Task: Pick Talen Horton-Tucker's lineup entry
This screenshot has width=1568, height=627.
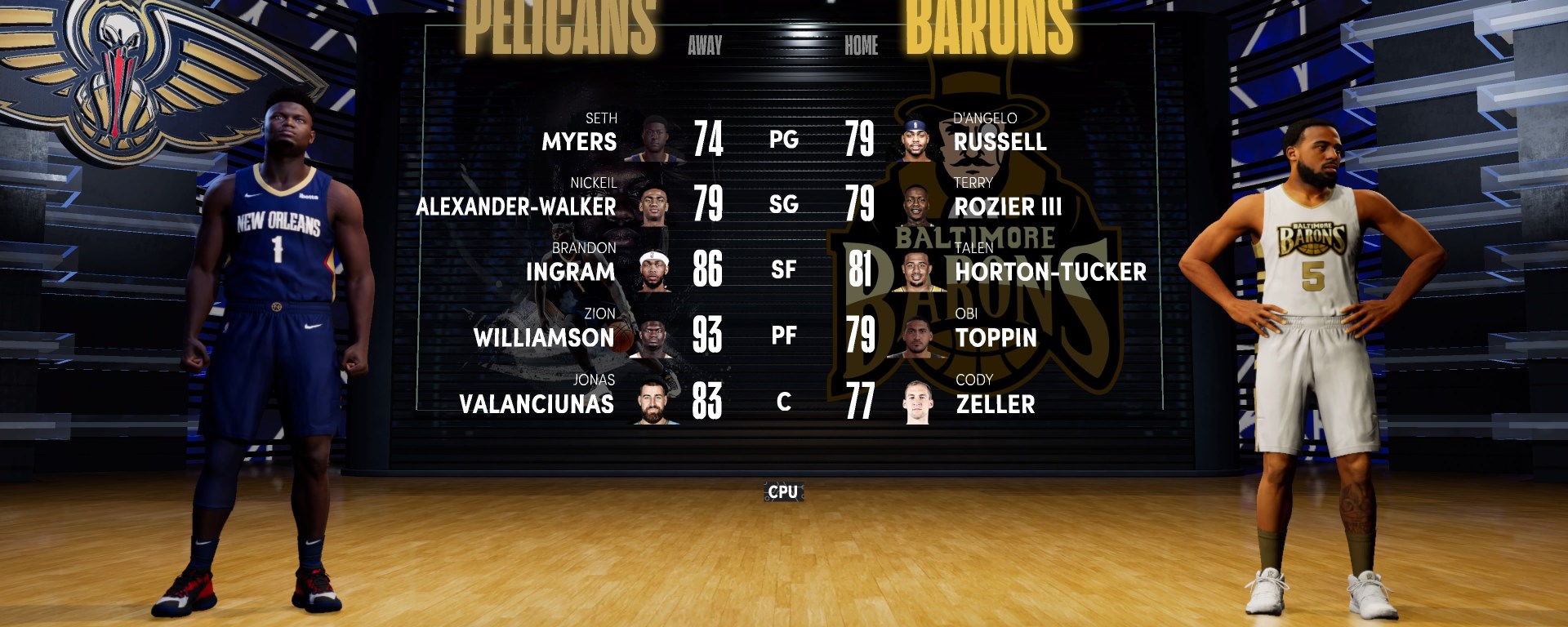Action: [1050, 271]
